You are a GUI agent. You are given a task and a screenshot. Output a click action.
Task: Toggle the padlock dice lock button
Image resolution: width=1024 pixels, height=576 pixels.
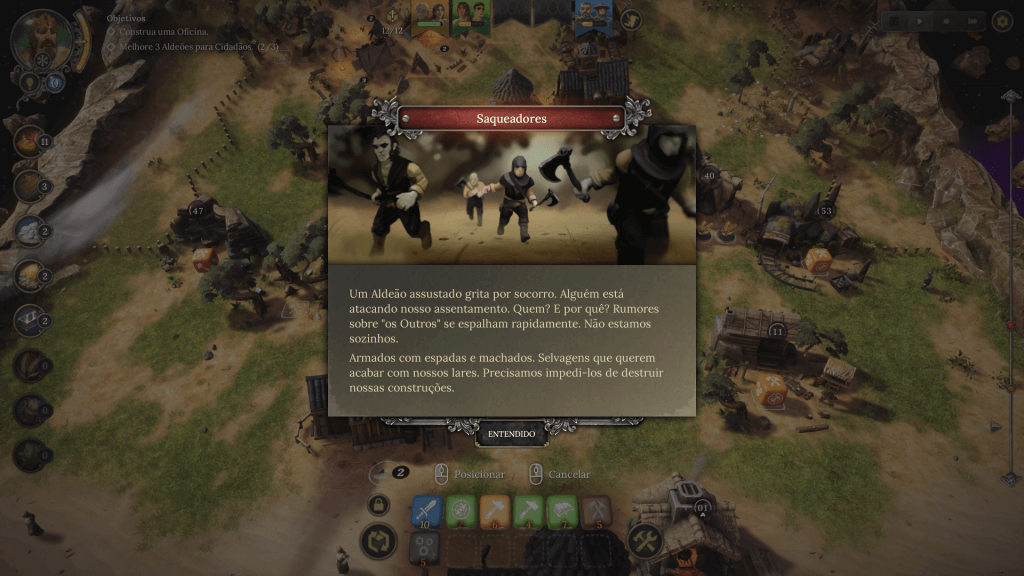378,505
